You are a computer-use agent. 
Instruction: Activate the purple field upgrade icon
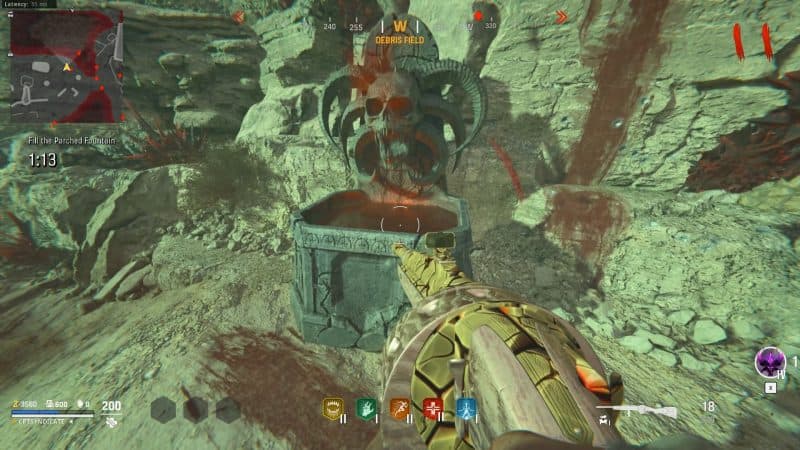(769, 361)
